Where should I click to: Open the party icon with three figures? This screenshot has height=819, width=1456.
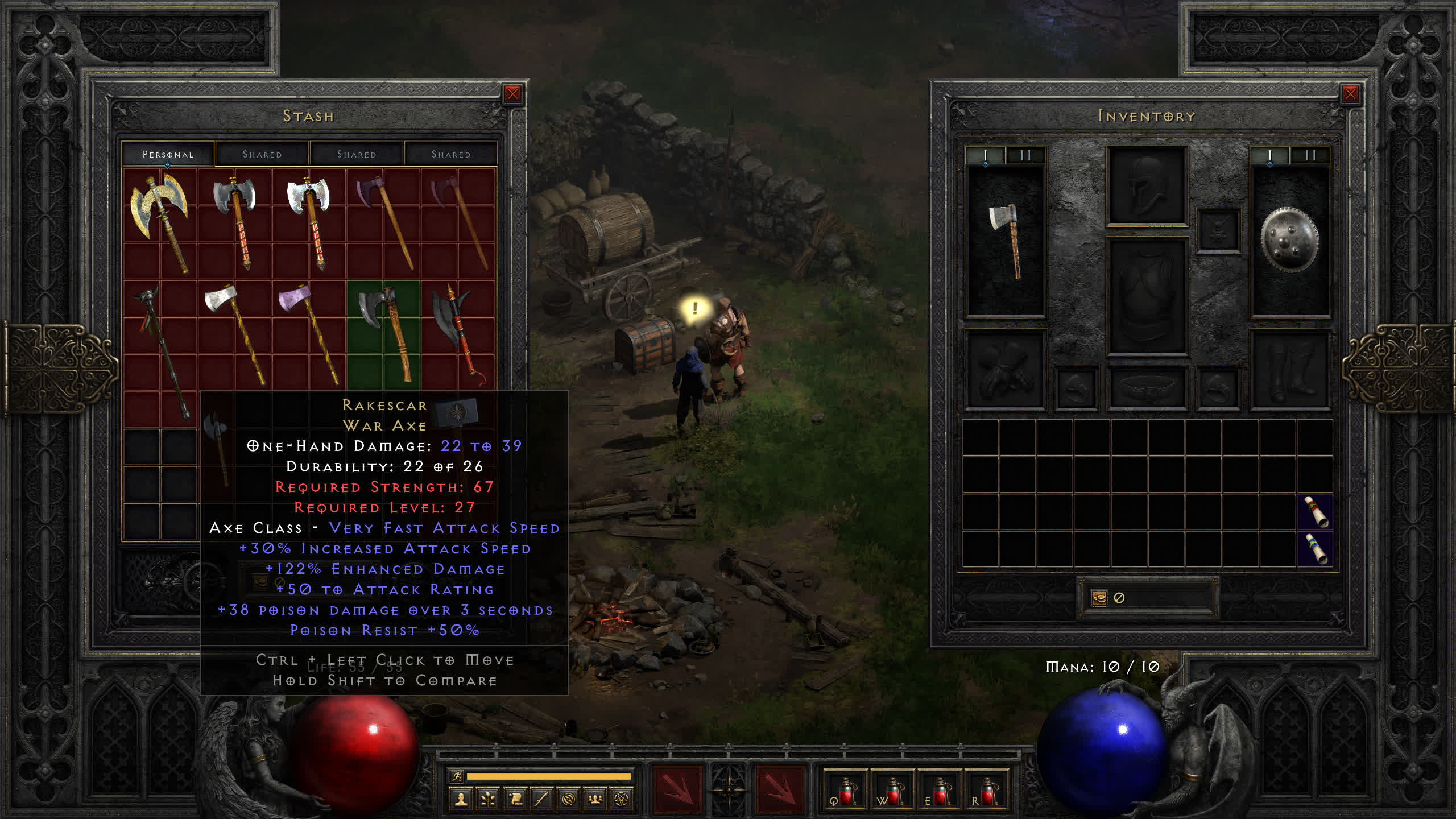pos(595,800)
